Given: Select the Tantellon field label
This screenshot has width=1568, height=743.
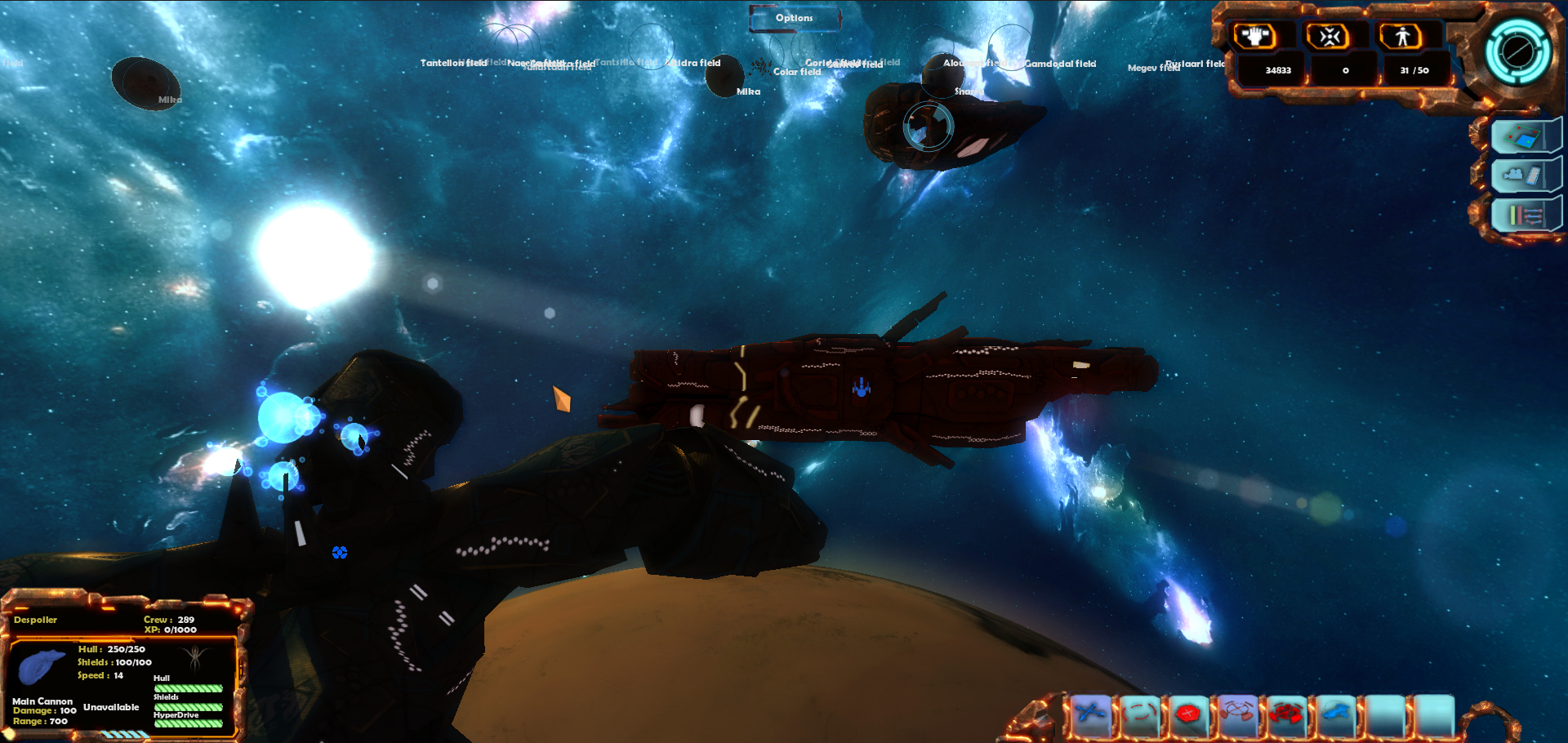Looking at the screenshot, I should pos(453,63).
